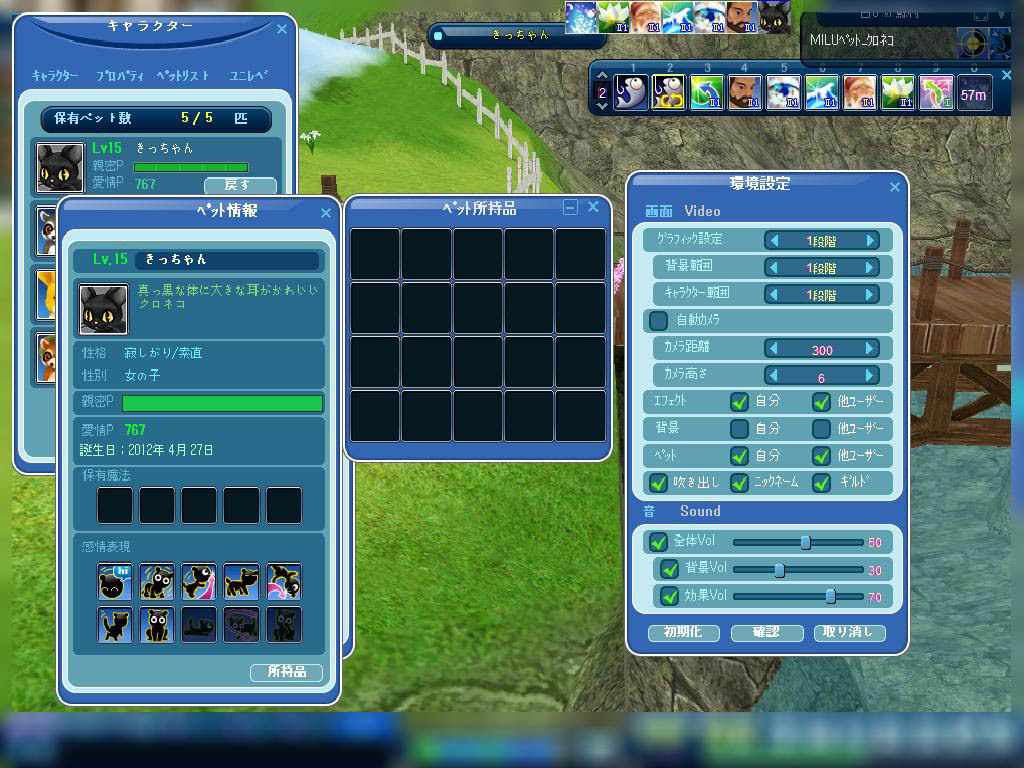Confirm settings with 確認 button

[x=766, y=633]
